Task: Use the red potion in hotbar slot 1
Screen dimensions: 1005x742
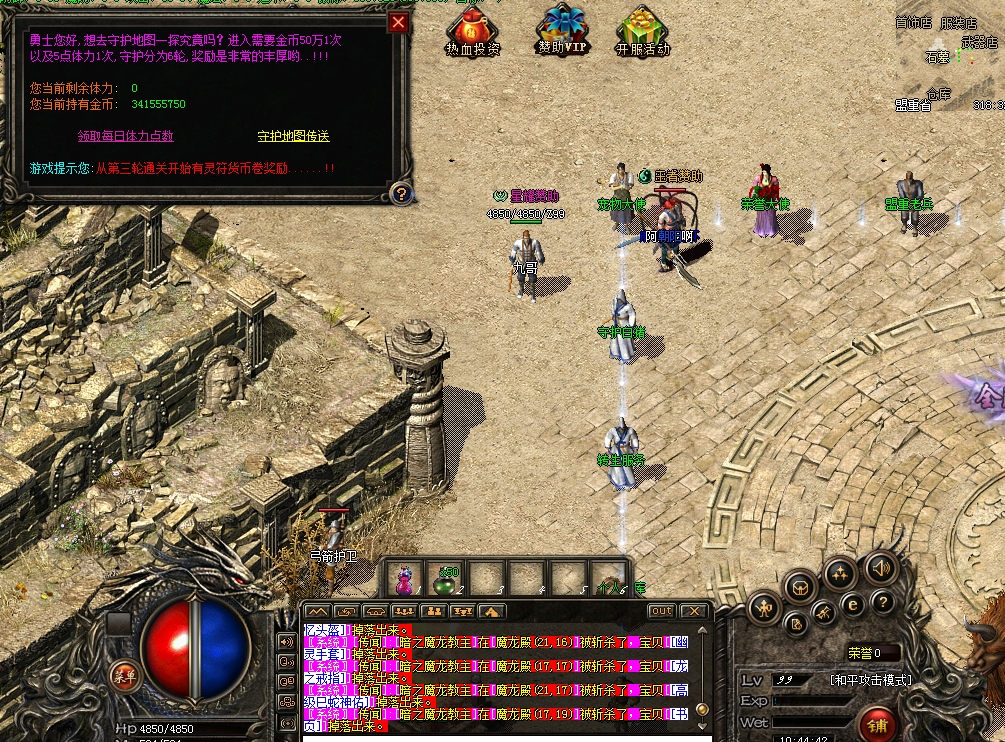Action: click(x=406, y=579)
